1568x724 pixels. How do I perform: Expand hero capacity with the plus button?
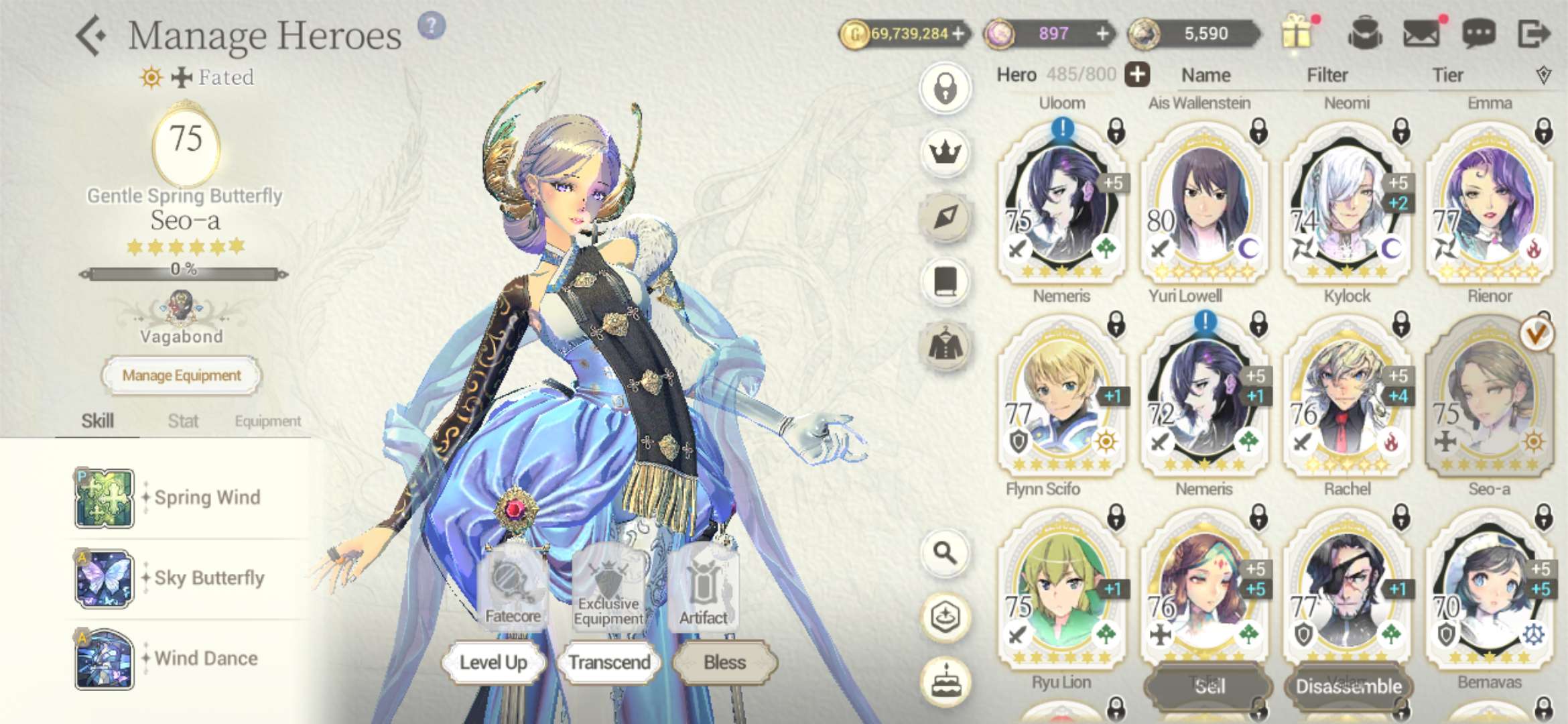1137,74
